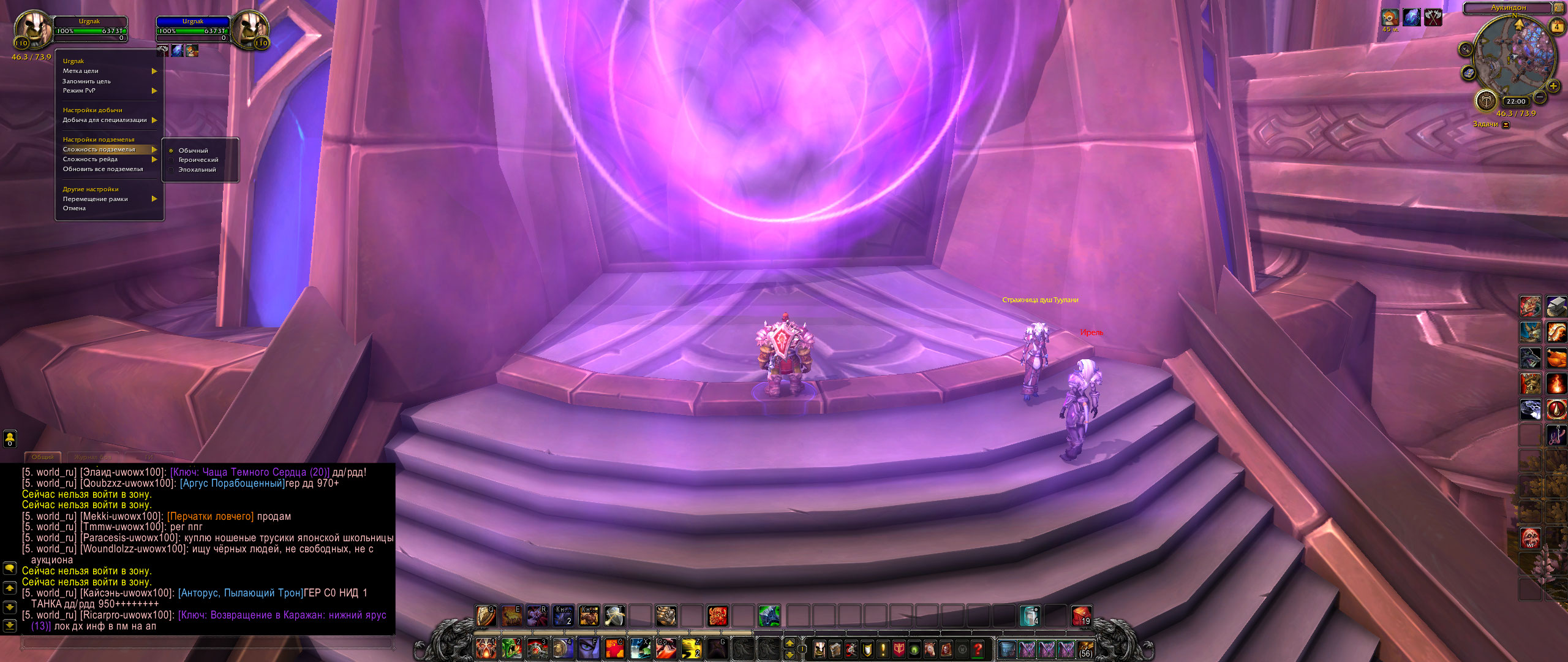Click Обновить все подземелья menu entry
The height and width of the screenshot is (662, 1568).
click(103, 169)
